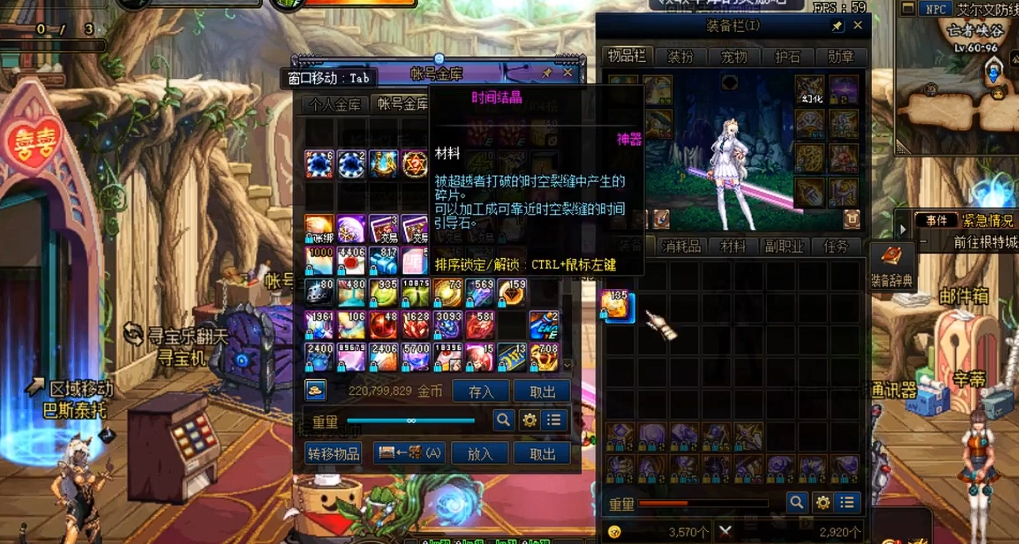Click 转移物品 to transfer items
Image resolution: width=1019 pixels, height=544 pixels.
334,454
